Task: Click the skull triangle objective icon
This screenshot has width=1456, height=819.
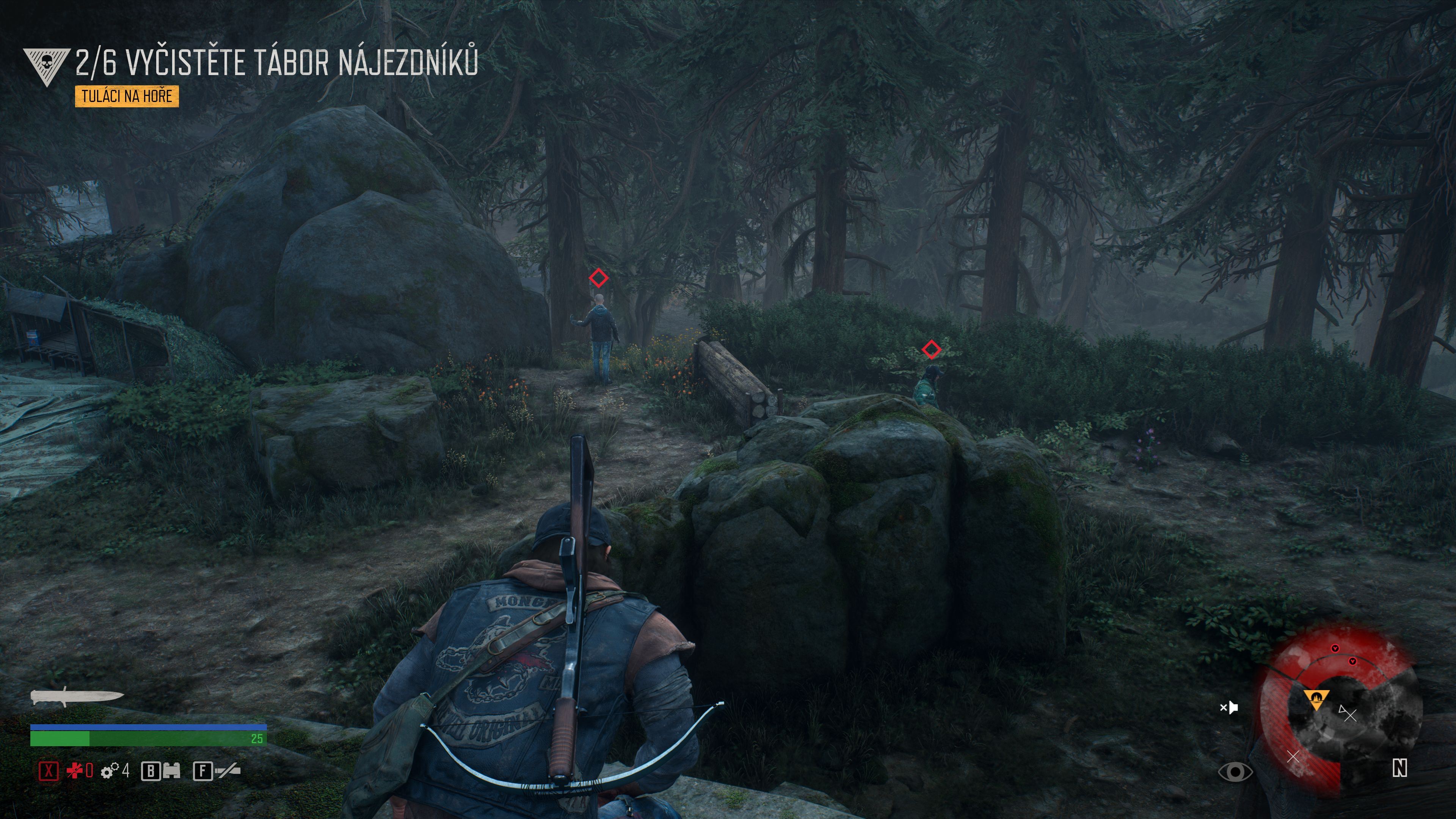Action: pos(46,66)
